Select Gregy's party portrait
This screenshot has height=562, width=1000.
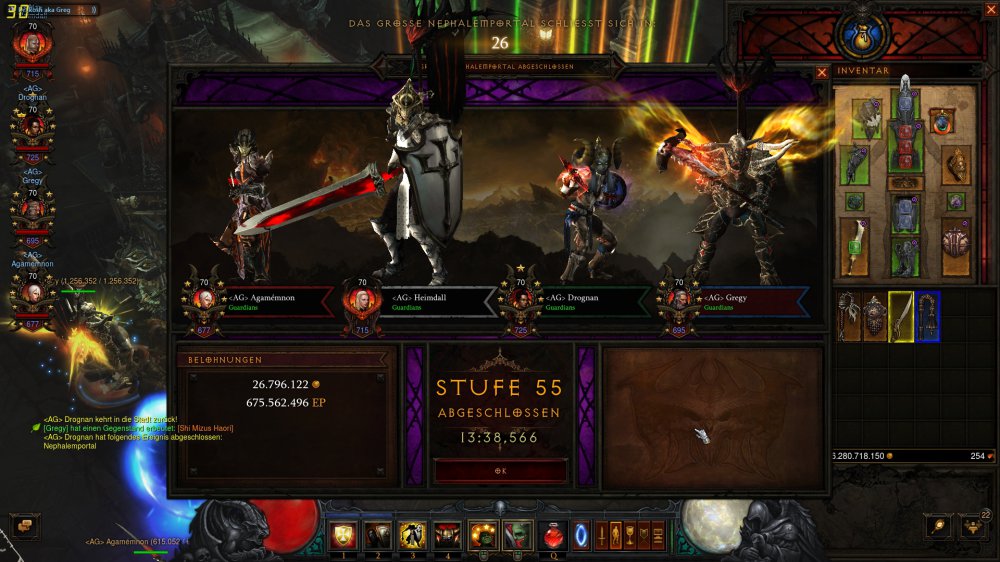32,209
